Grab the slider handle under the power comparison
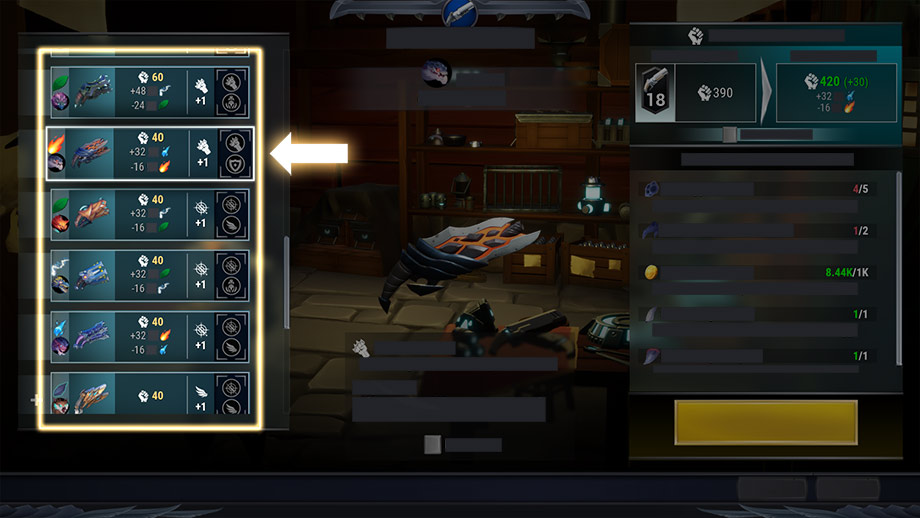This screenshot has height=518, width=920. [730, 135]
